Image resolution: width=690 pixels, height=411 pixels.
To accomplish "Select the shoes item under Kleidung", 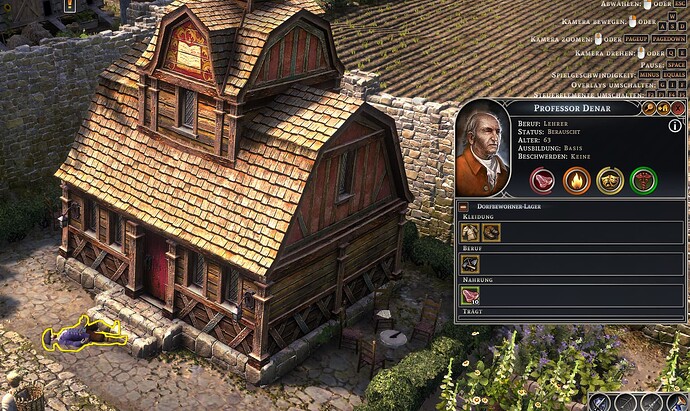I will point(490,232).
